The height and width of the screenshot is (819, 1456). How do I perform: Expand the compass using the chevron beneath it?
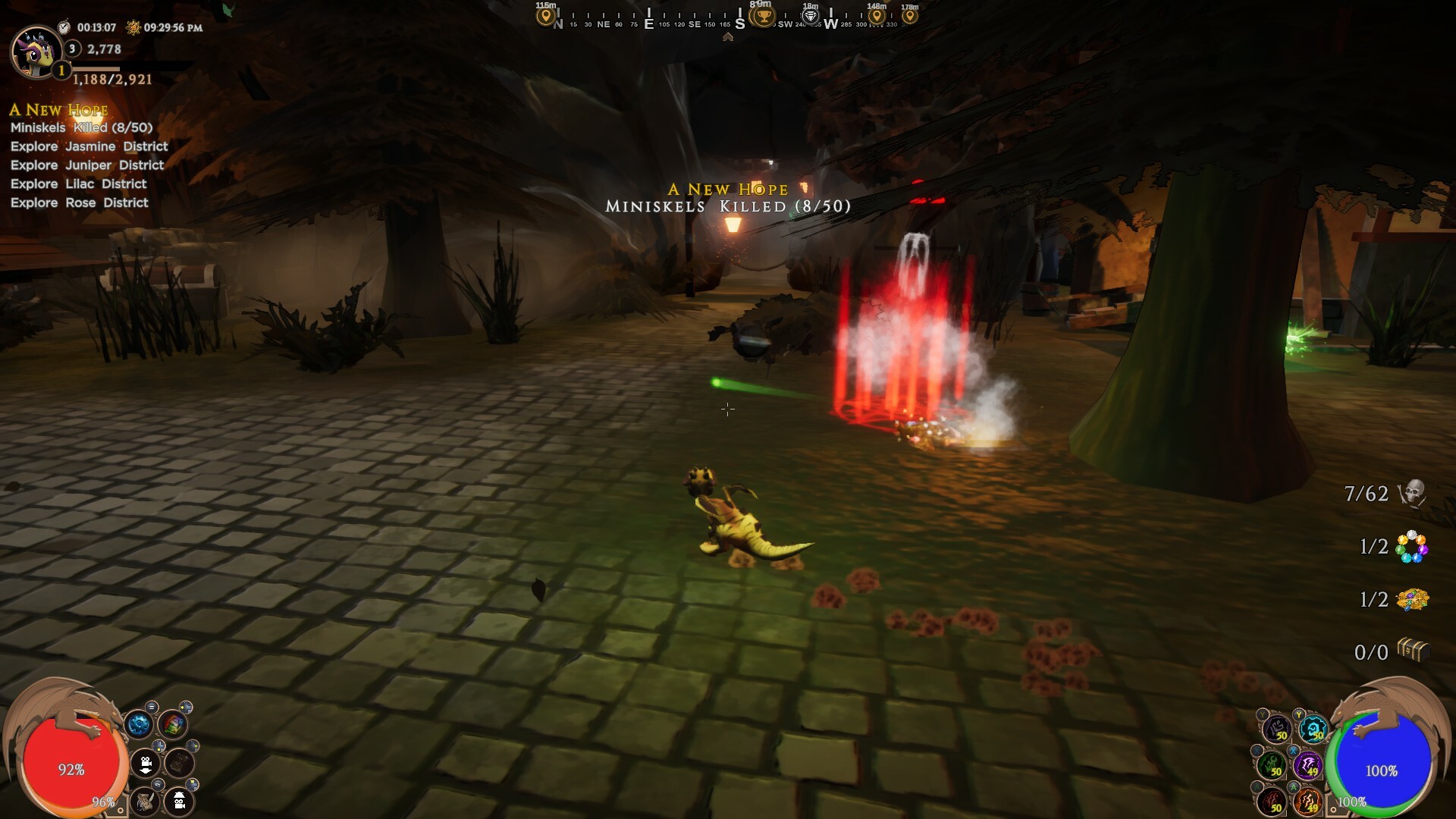tap(729, 36)
